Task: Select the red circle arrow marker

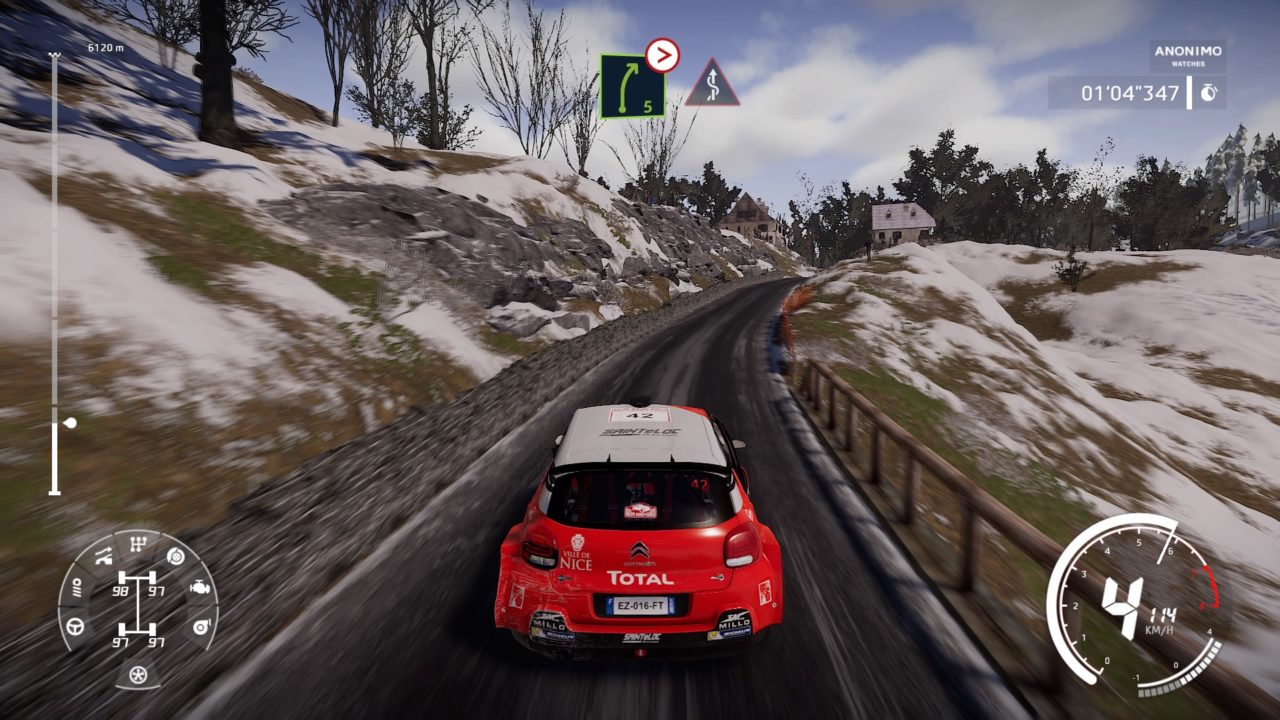Action: click(x=662, y=55)
